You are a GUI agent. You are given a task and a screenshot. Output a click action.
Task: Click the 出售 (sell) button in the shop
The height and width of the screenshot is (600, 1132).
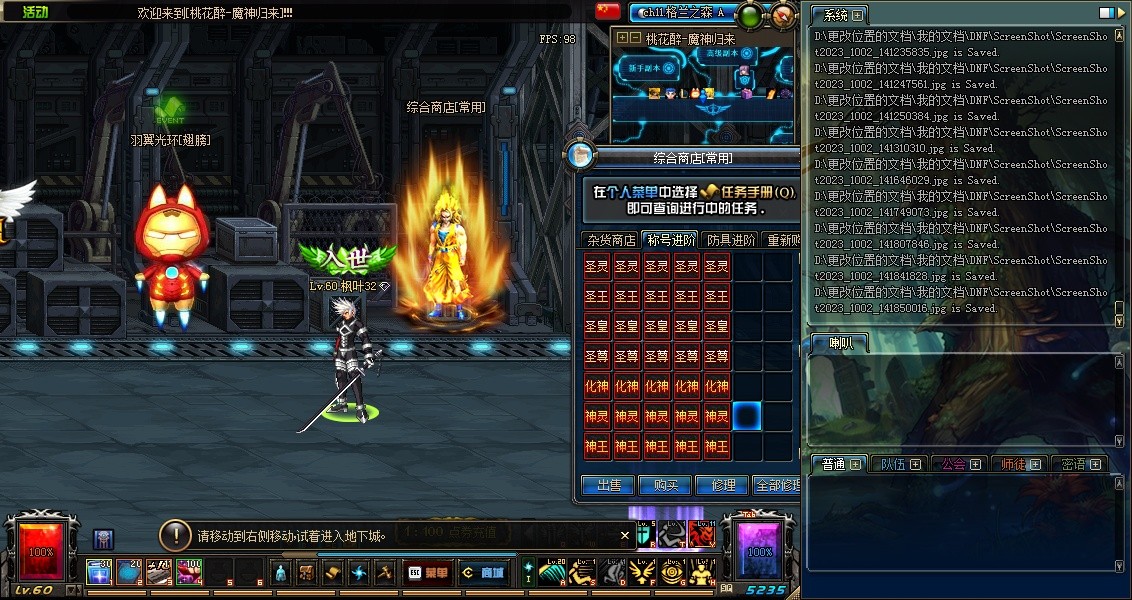[608, 486]
